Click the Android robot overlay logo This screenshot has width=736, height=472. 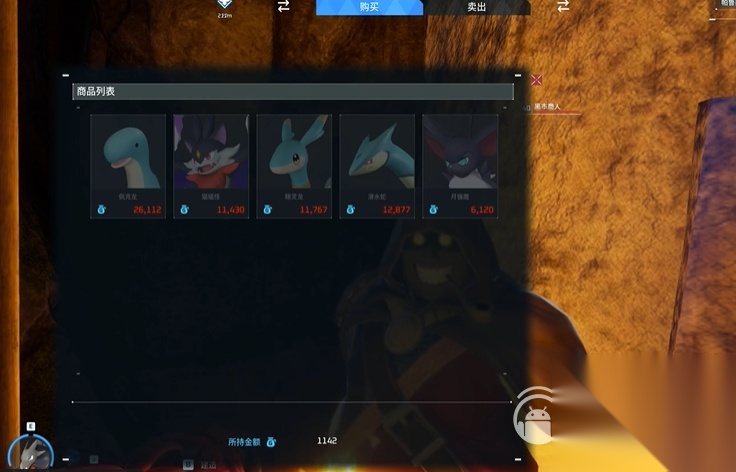[537, 419]
